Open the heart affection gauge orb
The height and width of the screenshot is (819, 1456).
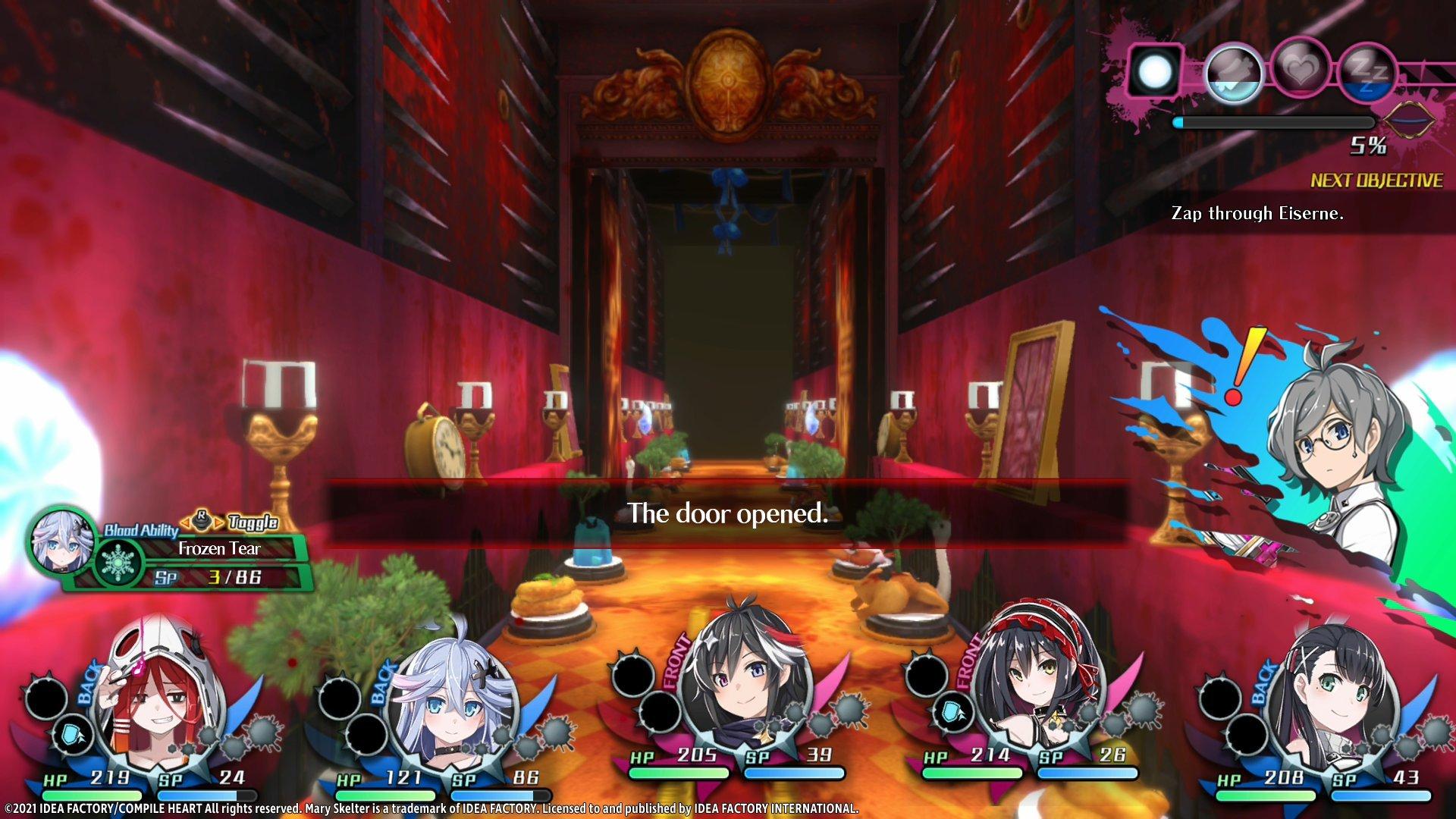pyautogui.click(x=1300, y=68)
